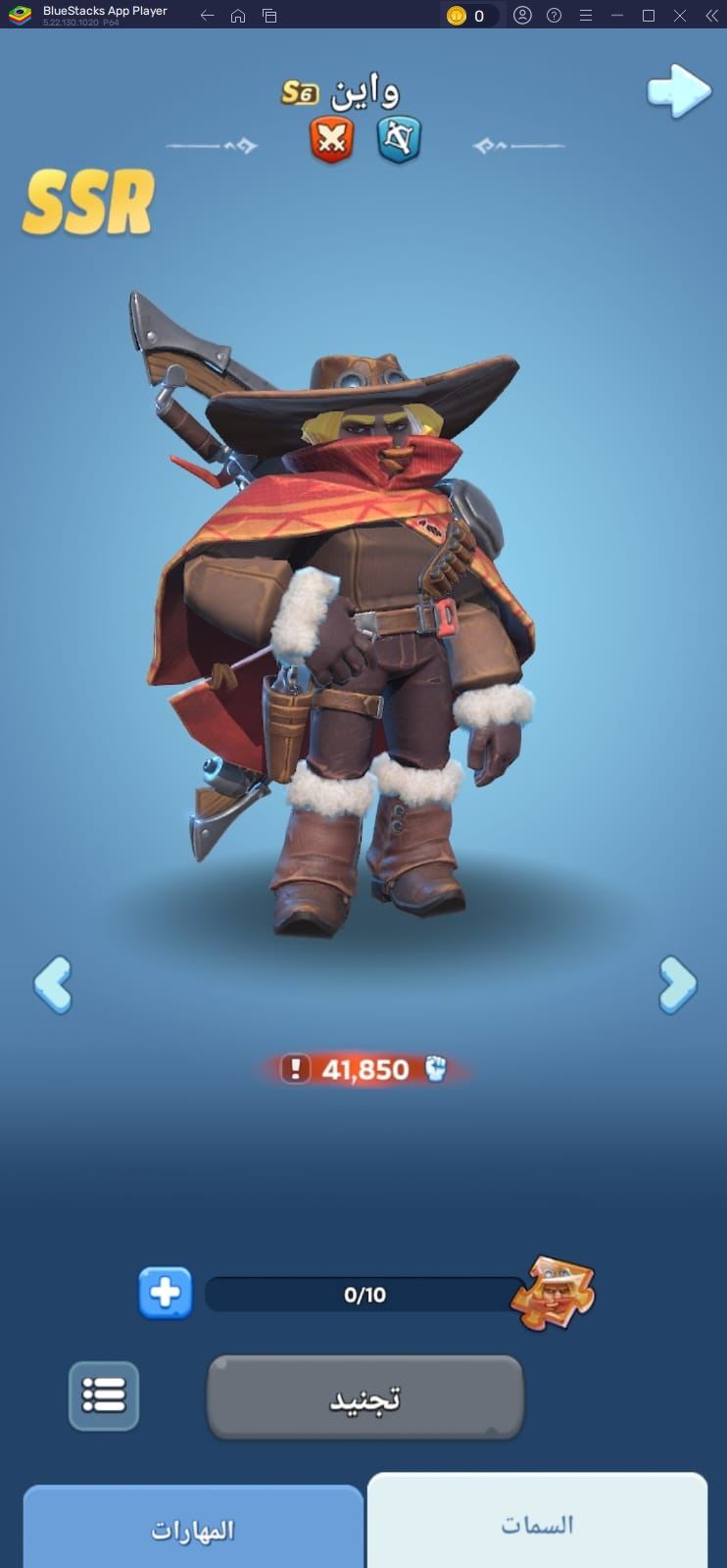Image resolution: width=727 pixels, height=1568 pixels.
Task: Close the BlueStacks window
Action: pos(680,16)
